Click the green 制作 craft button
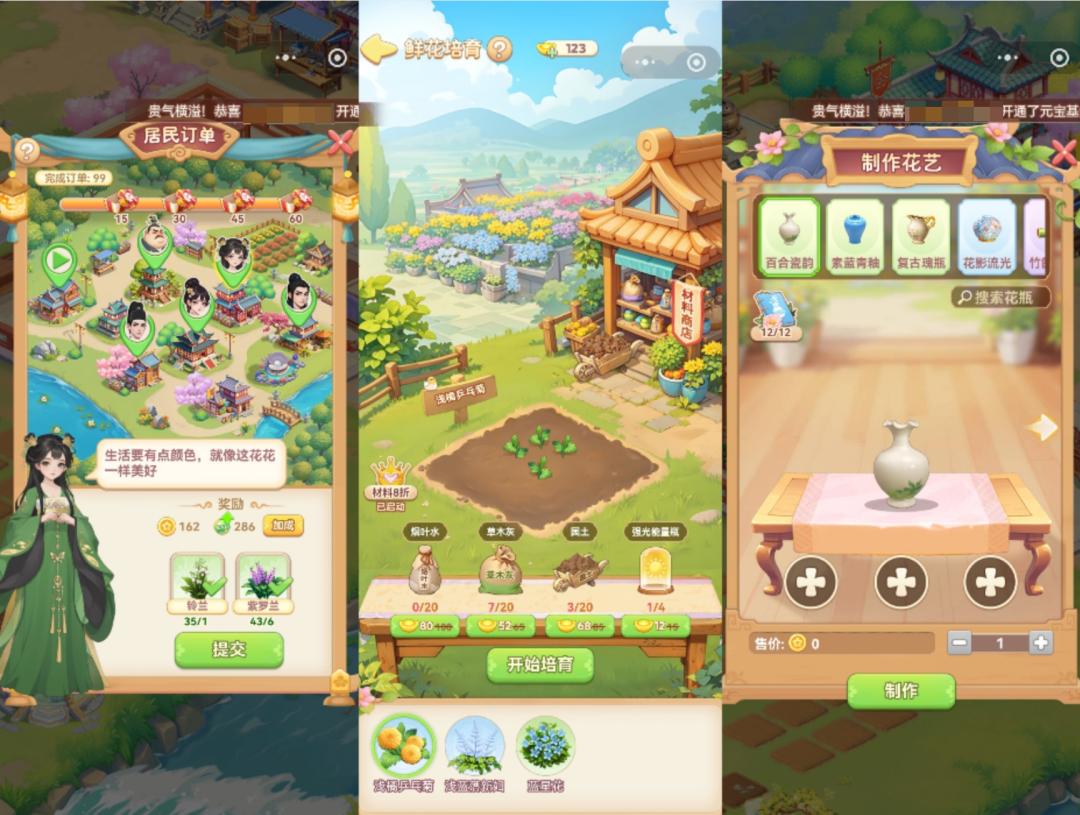 [901, 691]
